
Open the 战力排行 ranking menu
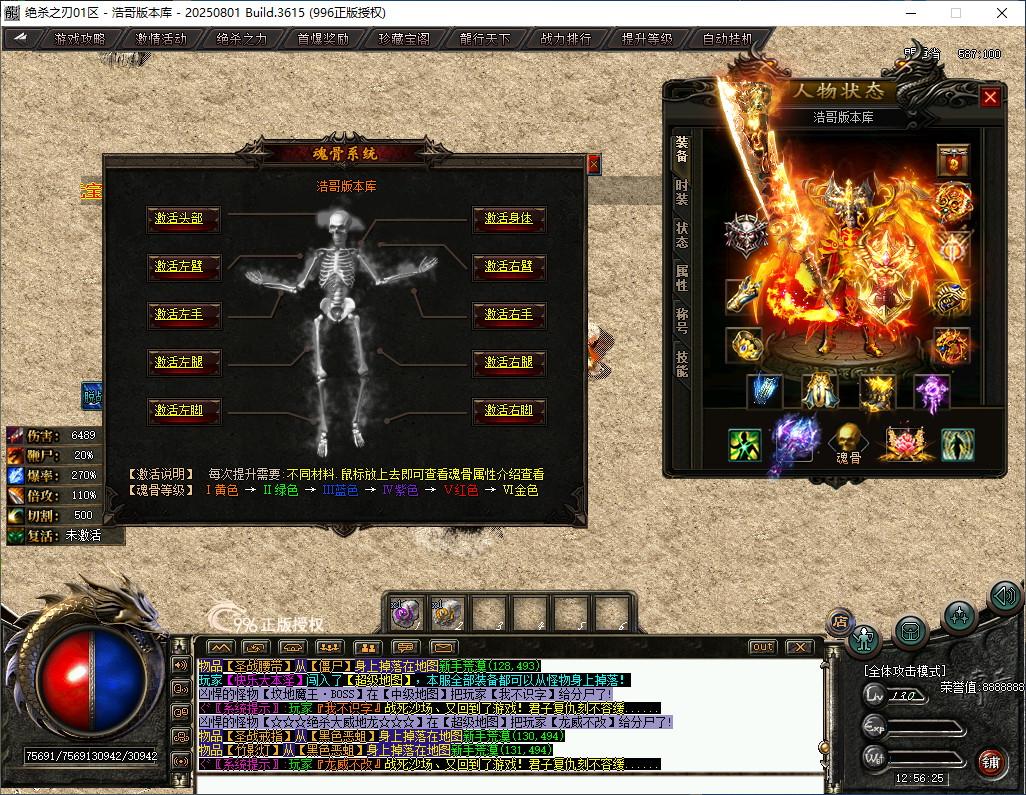(566, 40)
